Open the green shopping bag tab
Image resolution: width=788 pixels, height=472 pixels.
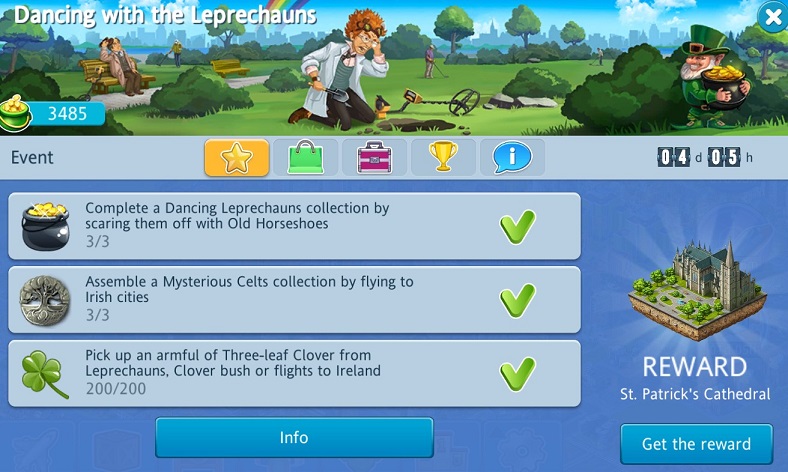click(305, 158)
